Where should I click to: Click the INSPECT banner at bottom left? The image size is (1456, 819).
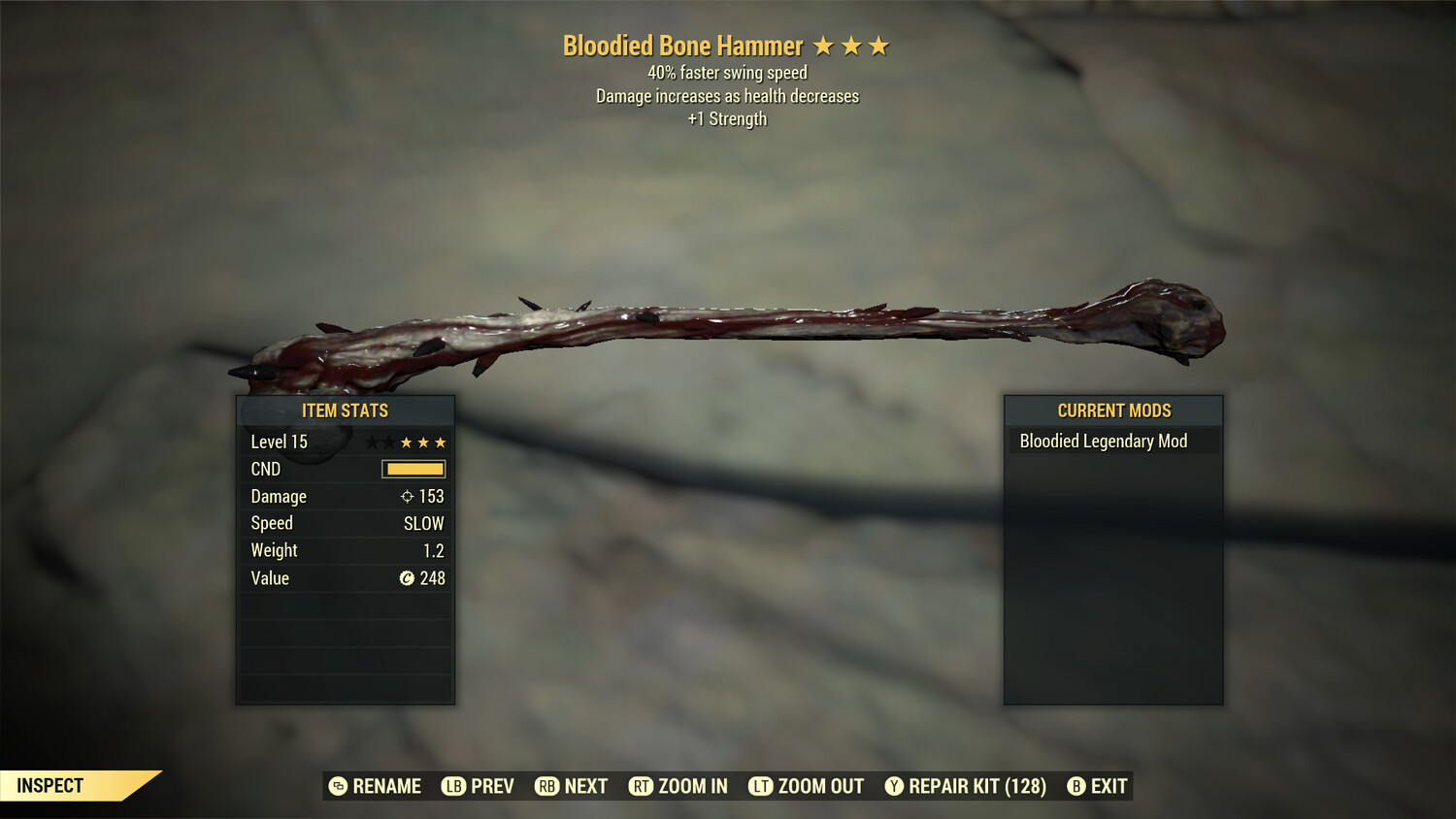[x=50, y=785]
